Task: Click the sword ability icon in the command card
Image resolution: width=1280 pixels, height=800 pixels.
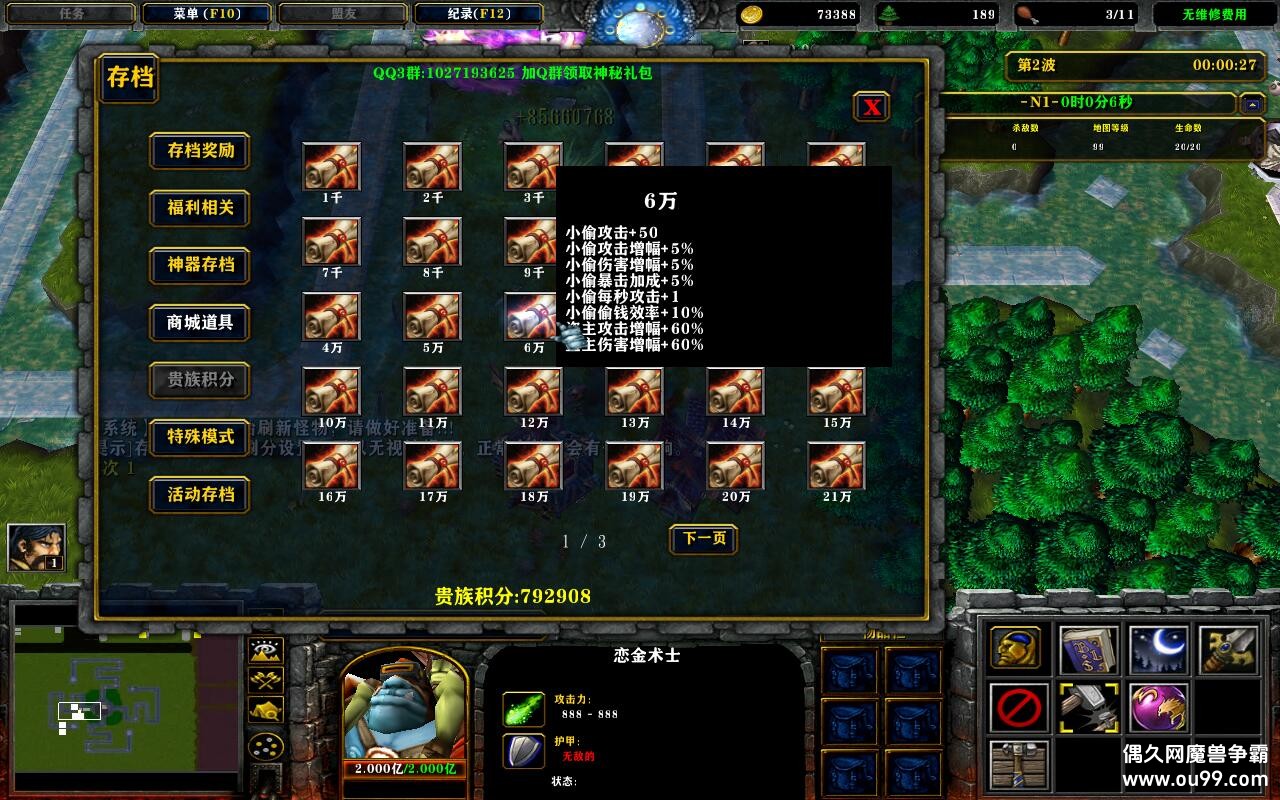Action: [x=1228, y=650]
